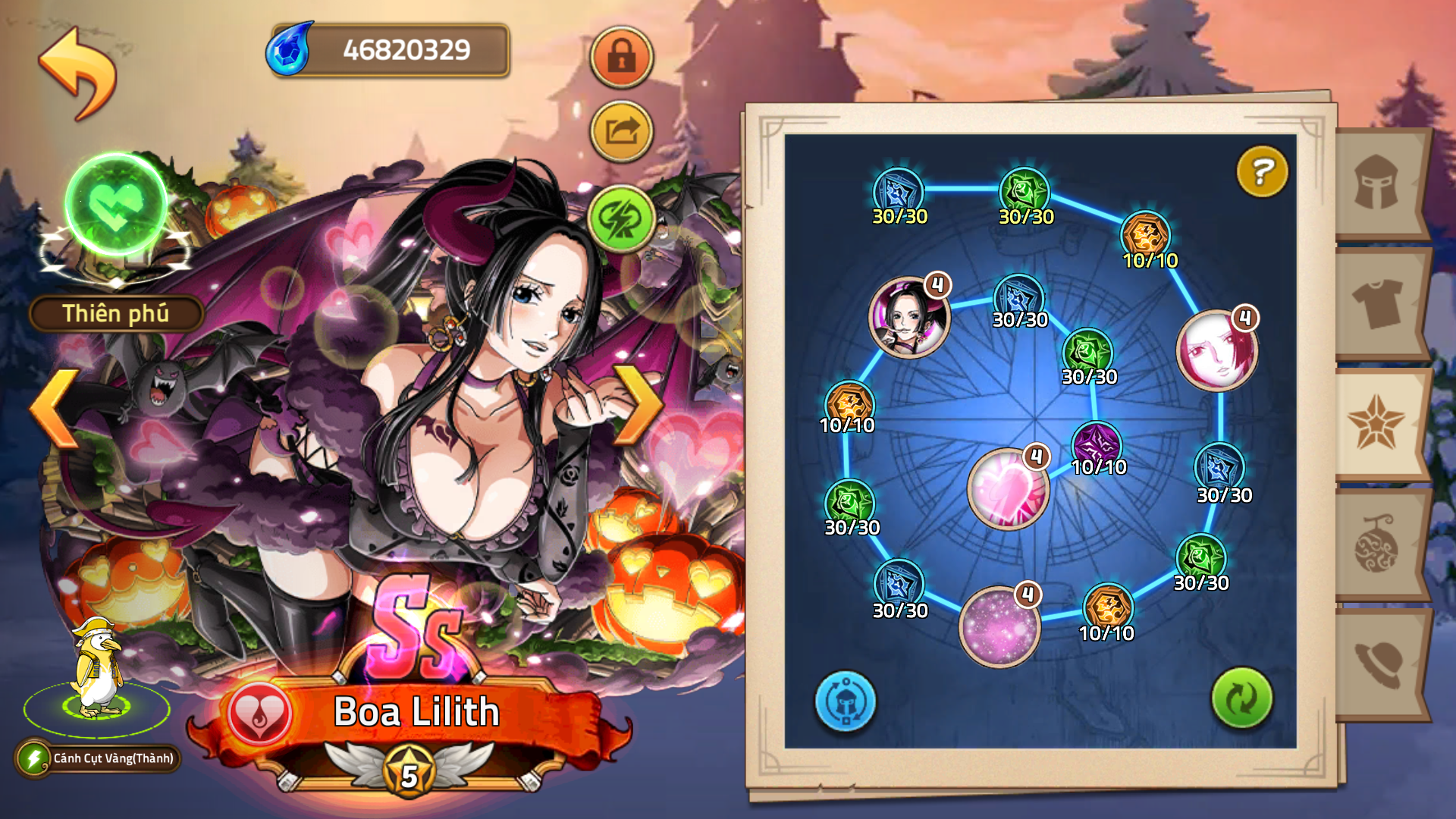The height and width of the screenshot is (819, 1456).
Task: Click the green refresh arrows button
Action: (x=1241, y=698)
